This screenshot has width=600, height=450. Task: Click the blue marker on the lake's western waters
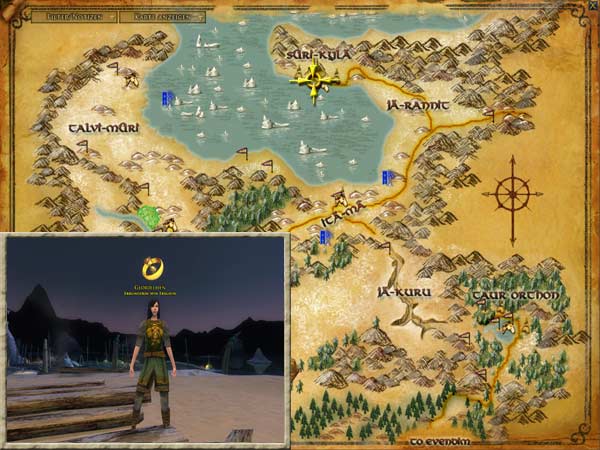168,98
